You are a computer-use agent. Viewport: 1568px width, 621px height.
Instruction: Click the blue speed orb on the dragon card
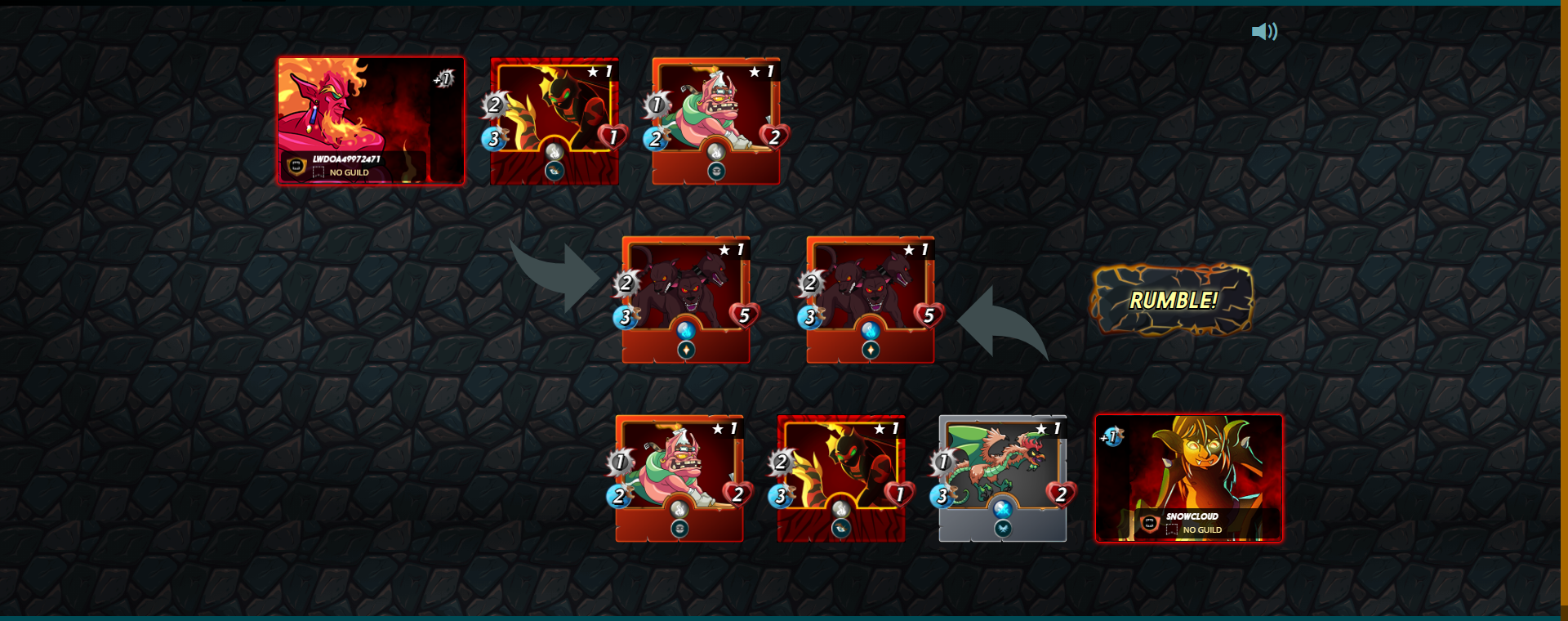941,494
